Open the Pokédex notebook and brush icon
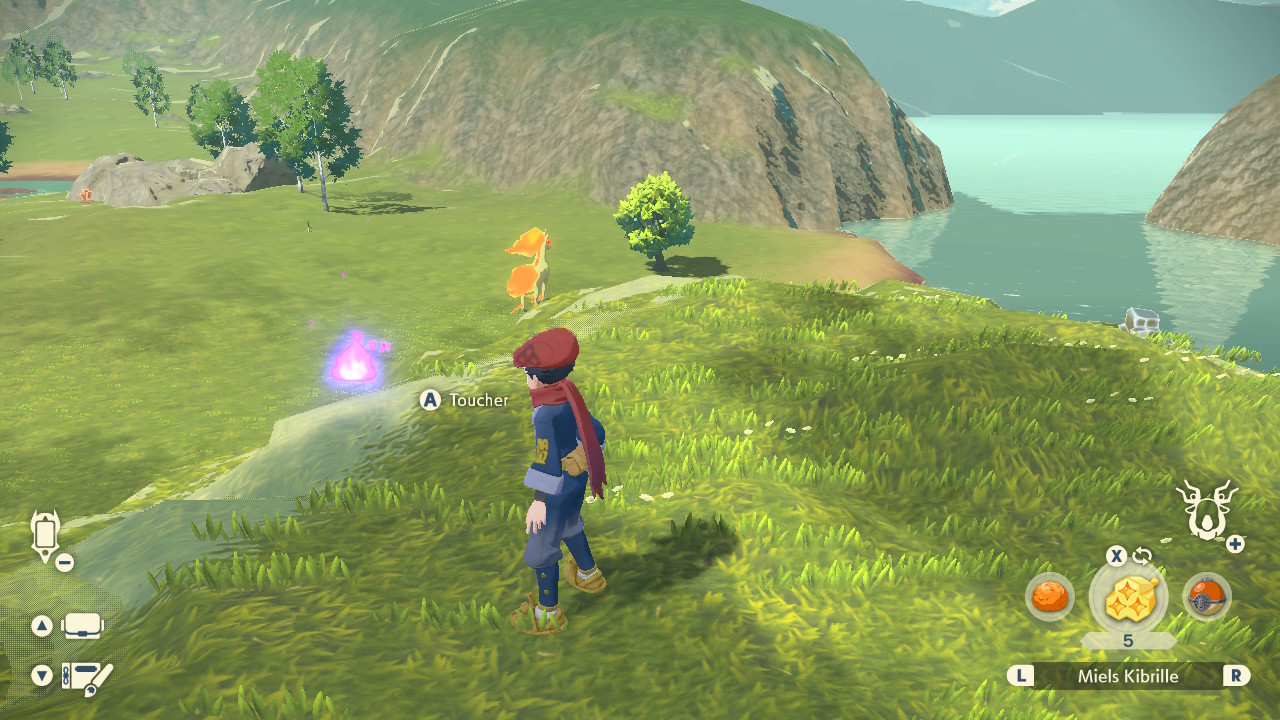Image resolution: width=1280 pixels, height=720 pixels. [x=86, y=677]
